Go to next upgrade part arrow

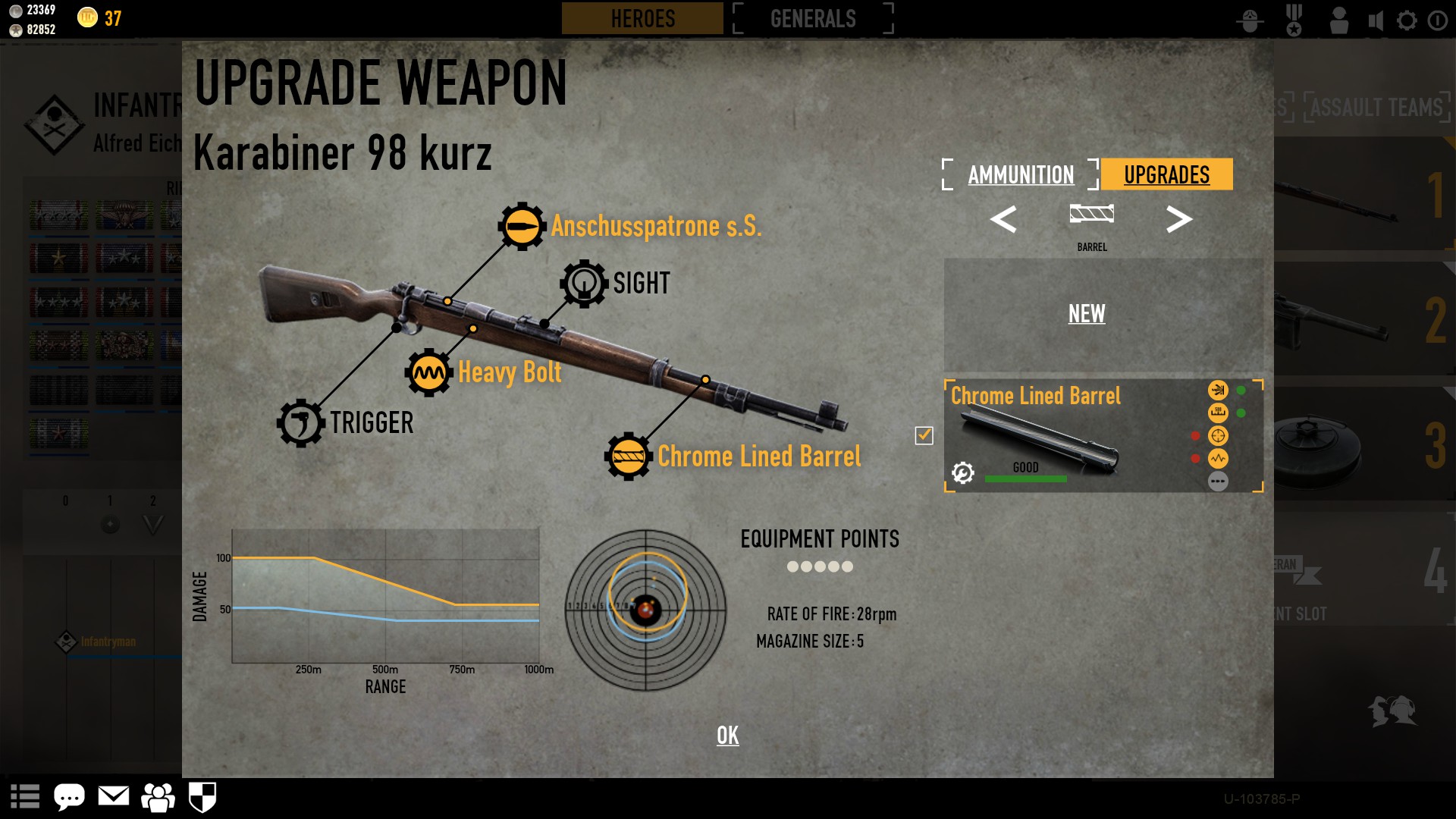(1178, 220)
